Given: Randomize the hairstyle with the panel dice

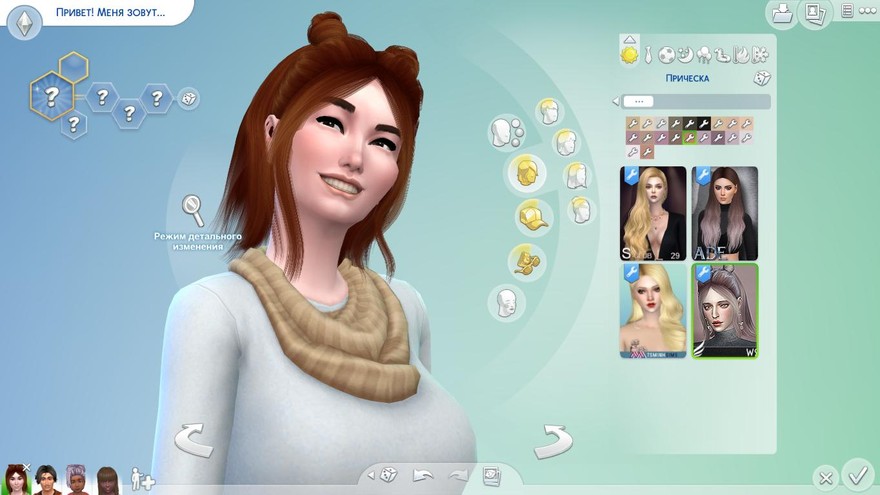Looking at the screenshot, I should (x=761, y=77).
